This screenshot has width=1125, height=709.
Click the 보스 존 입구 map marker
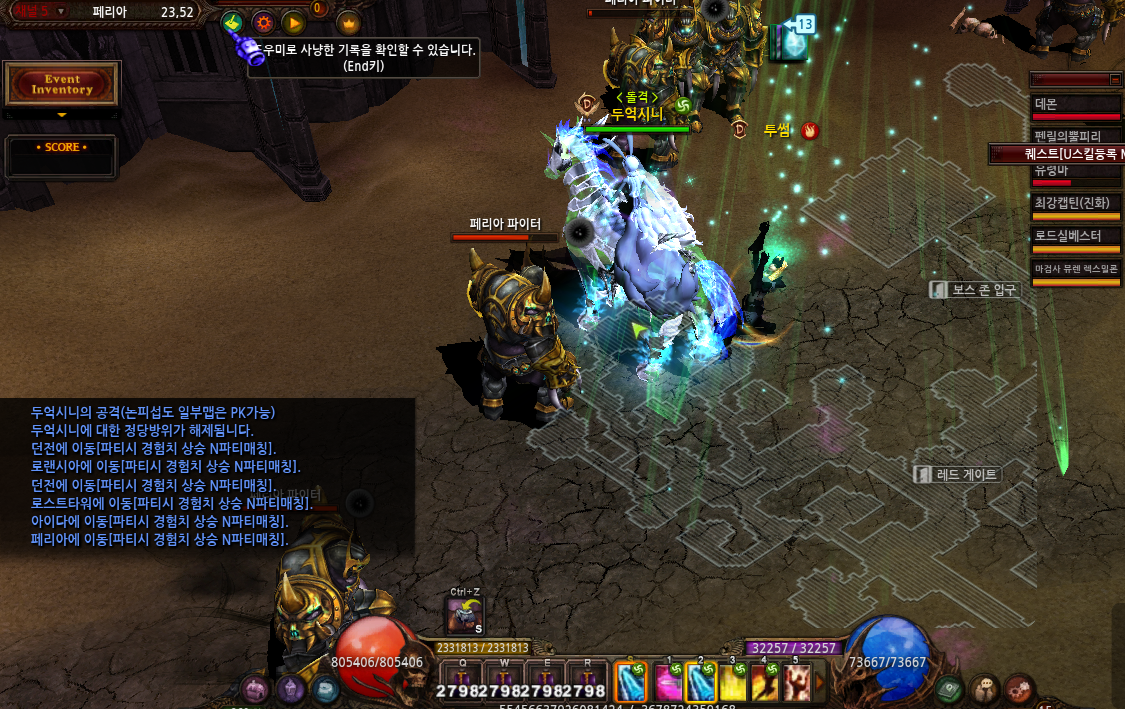coord(974,290)
